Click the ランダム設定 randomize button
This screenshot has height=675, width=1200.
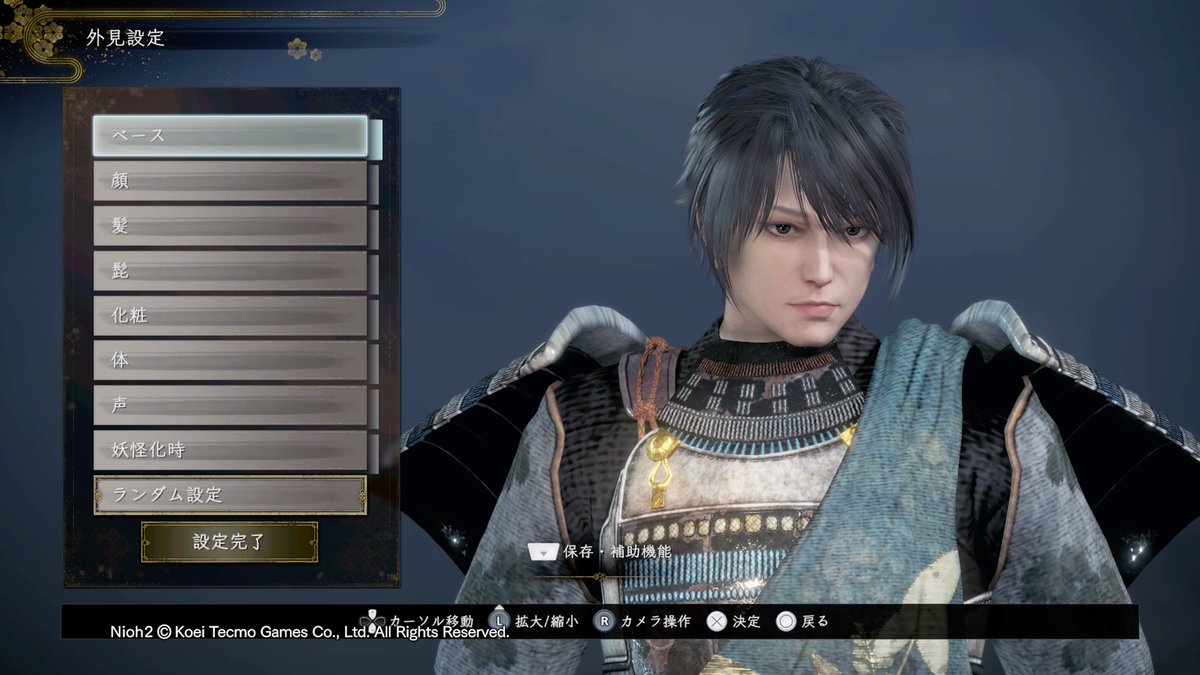click(x=231, y=495)
